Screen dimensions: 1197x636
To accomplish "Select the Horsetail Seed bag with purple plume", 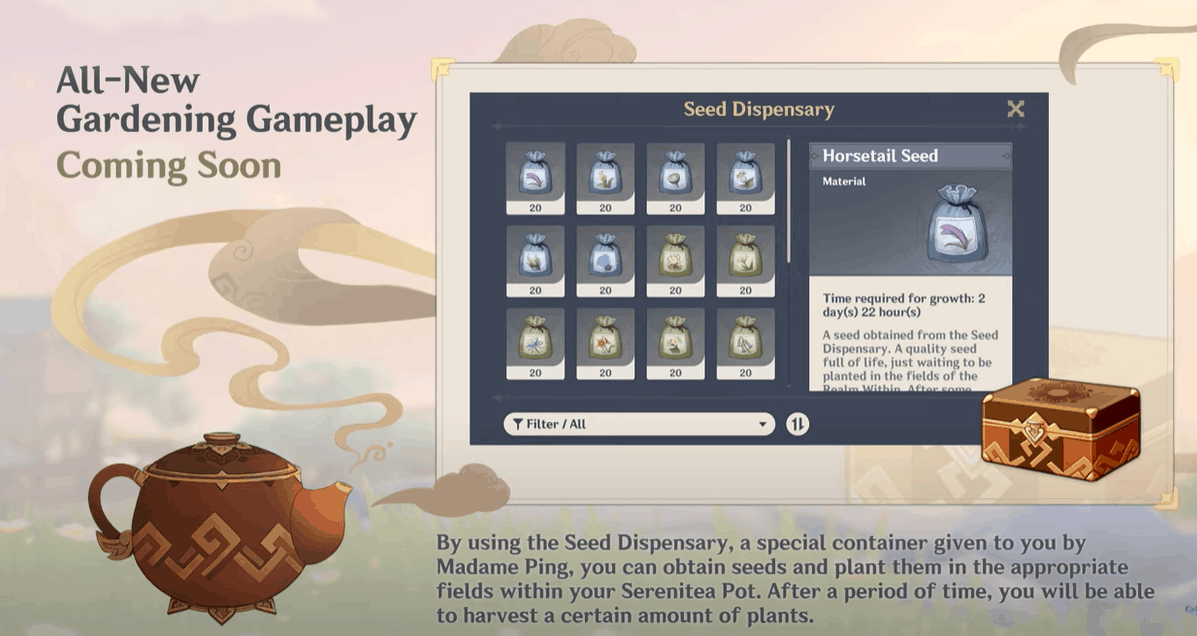I will pos(535,177).
